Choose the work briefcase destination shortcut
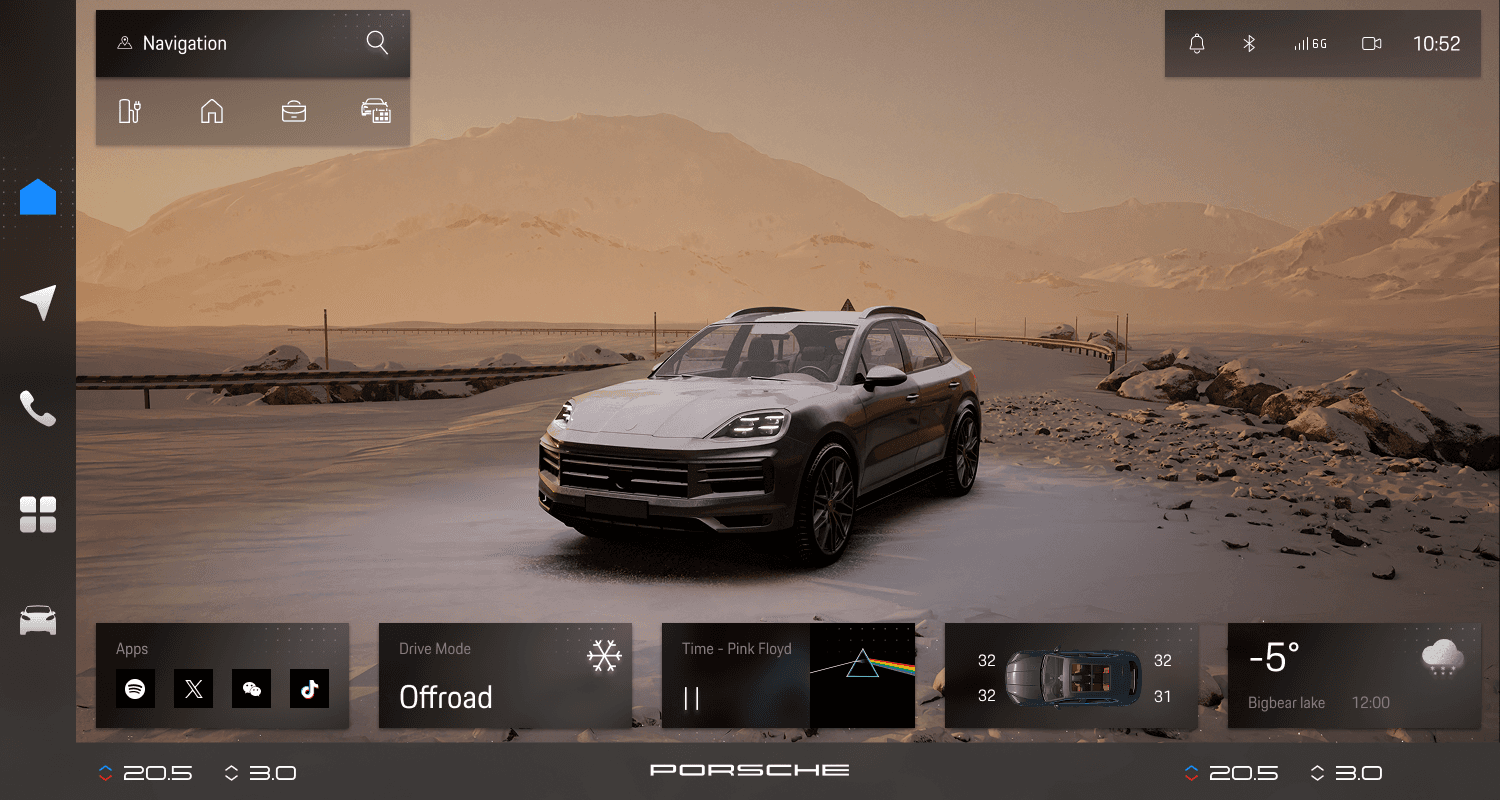The image size is (1500, 800). [x=294, y=111]
